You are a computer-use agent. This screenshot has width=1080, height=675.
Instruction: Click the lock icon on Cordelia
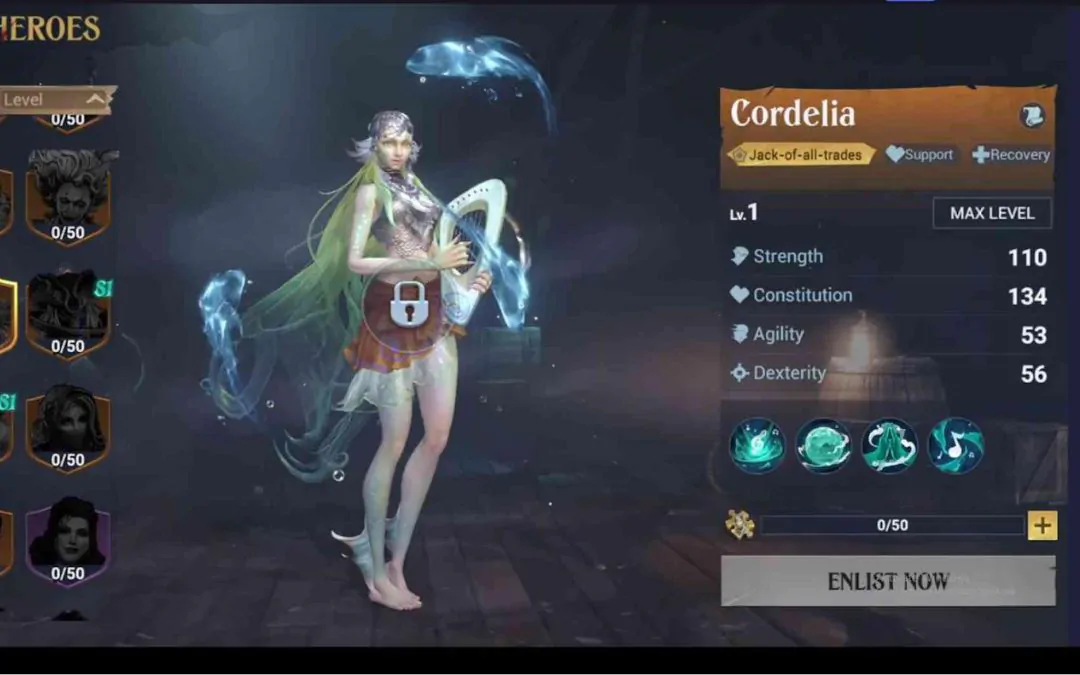(x=408, y=303)
